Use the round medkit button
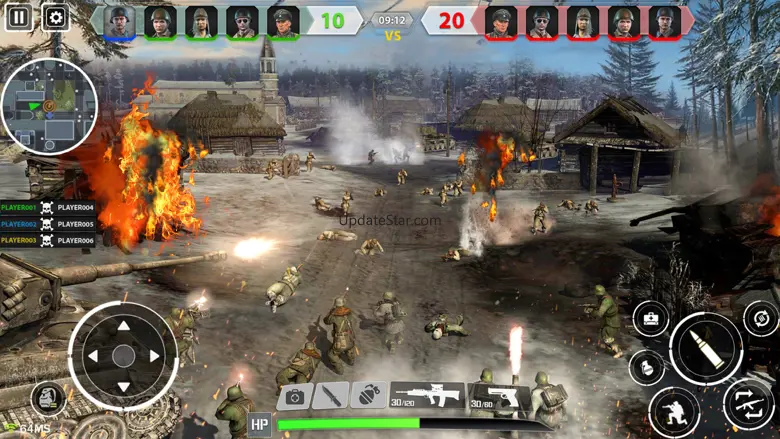 click(651, 319)
